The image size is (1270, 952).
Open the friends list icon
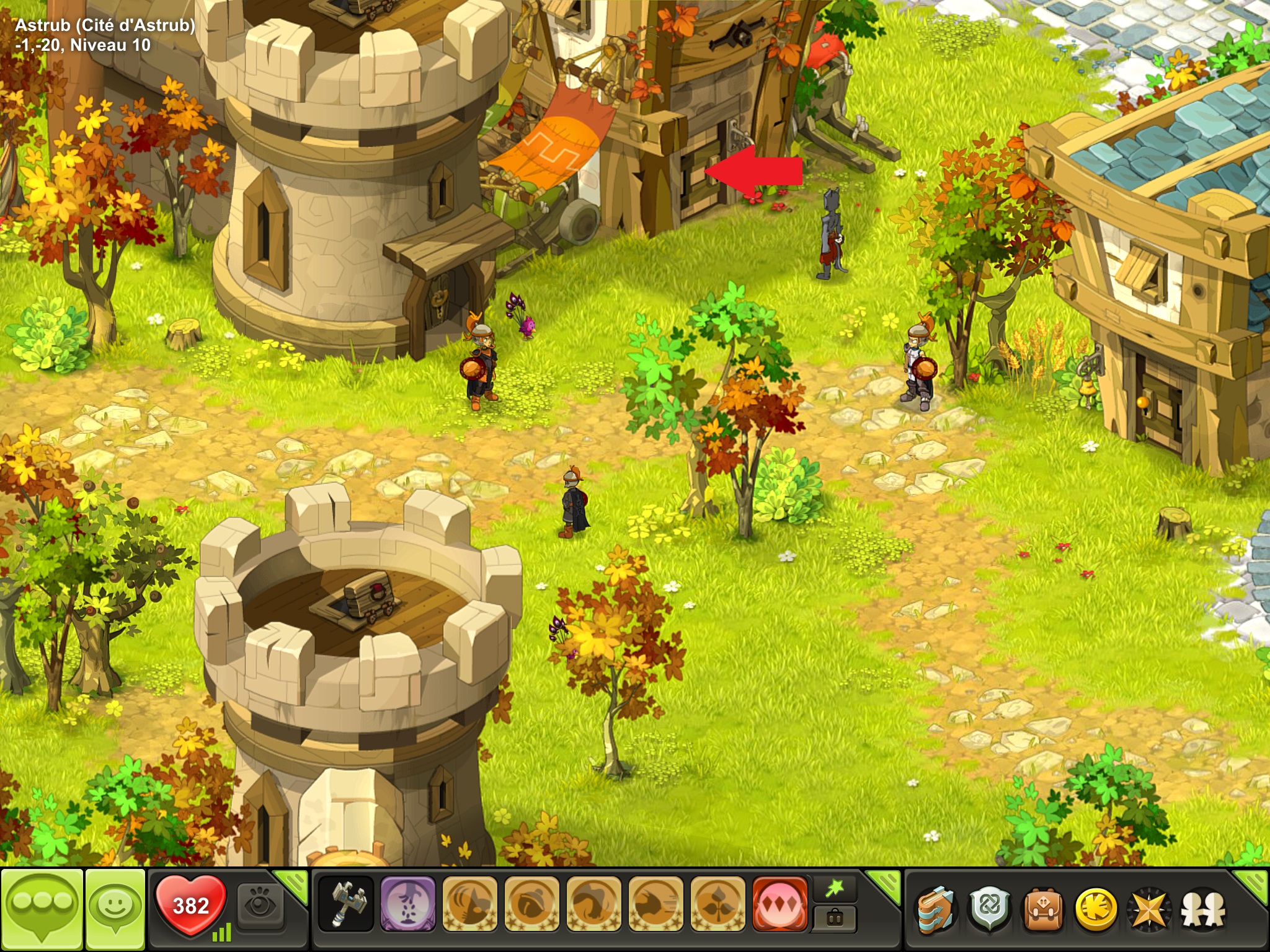[x=1202, y=909]
